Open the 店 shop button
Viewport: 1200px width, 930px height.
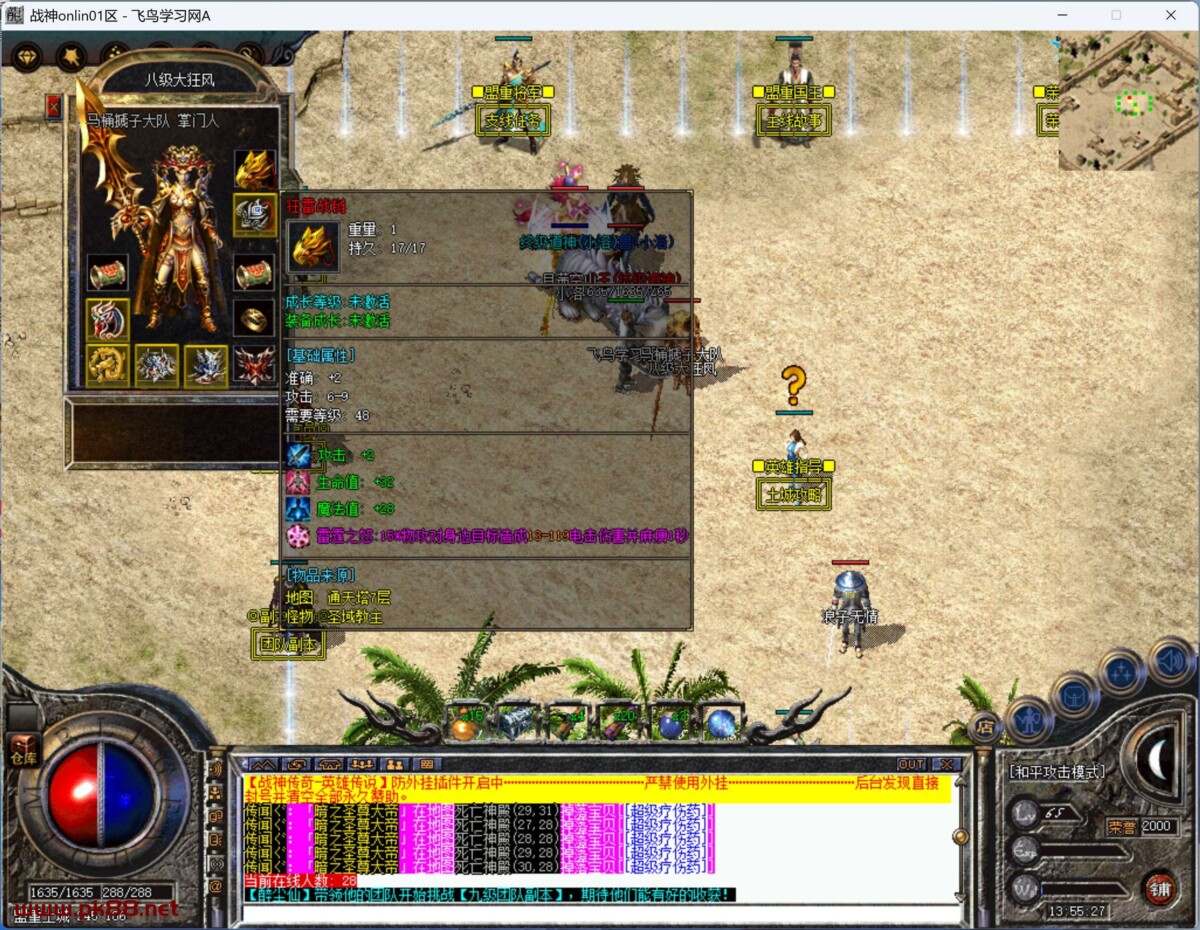point(984,728)
